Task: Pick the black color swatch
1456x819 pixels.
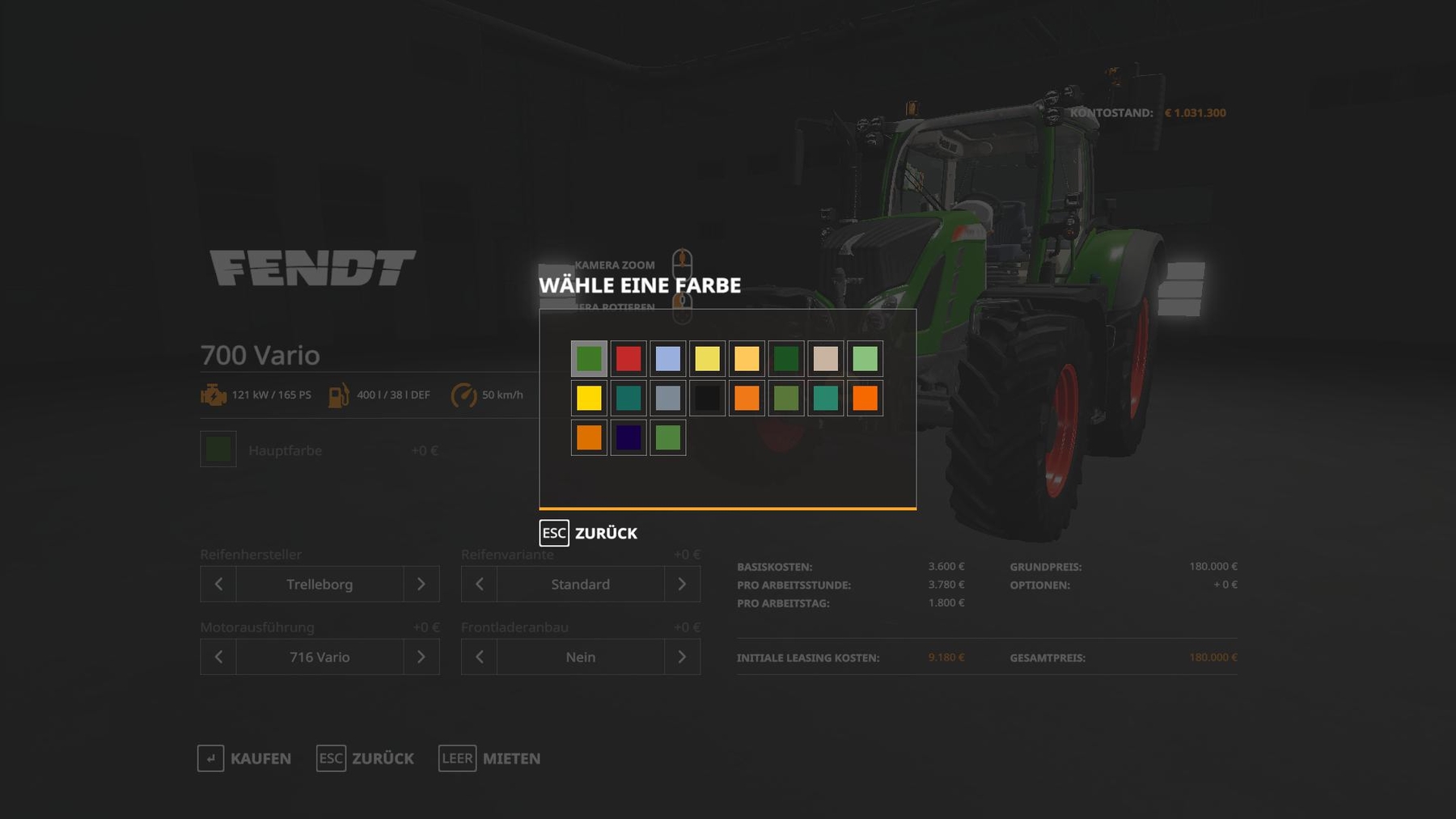Action: [x=708, y=398]
